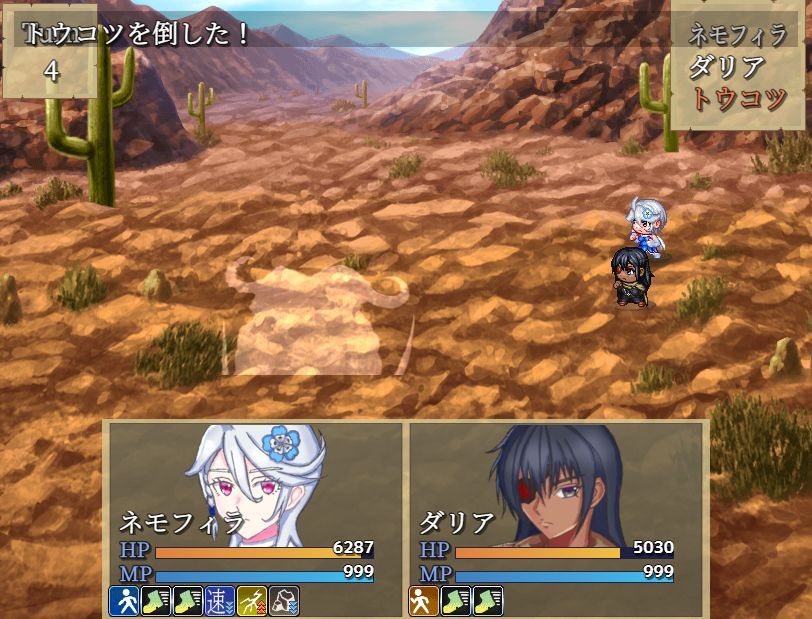812x619 pixels.
Task: Click the 速 speed status icon
Action: click(220, 601)
